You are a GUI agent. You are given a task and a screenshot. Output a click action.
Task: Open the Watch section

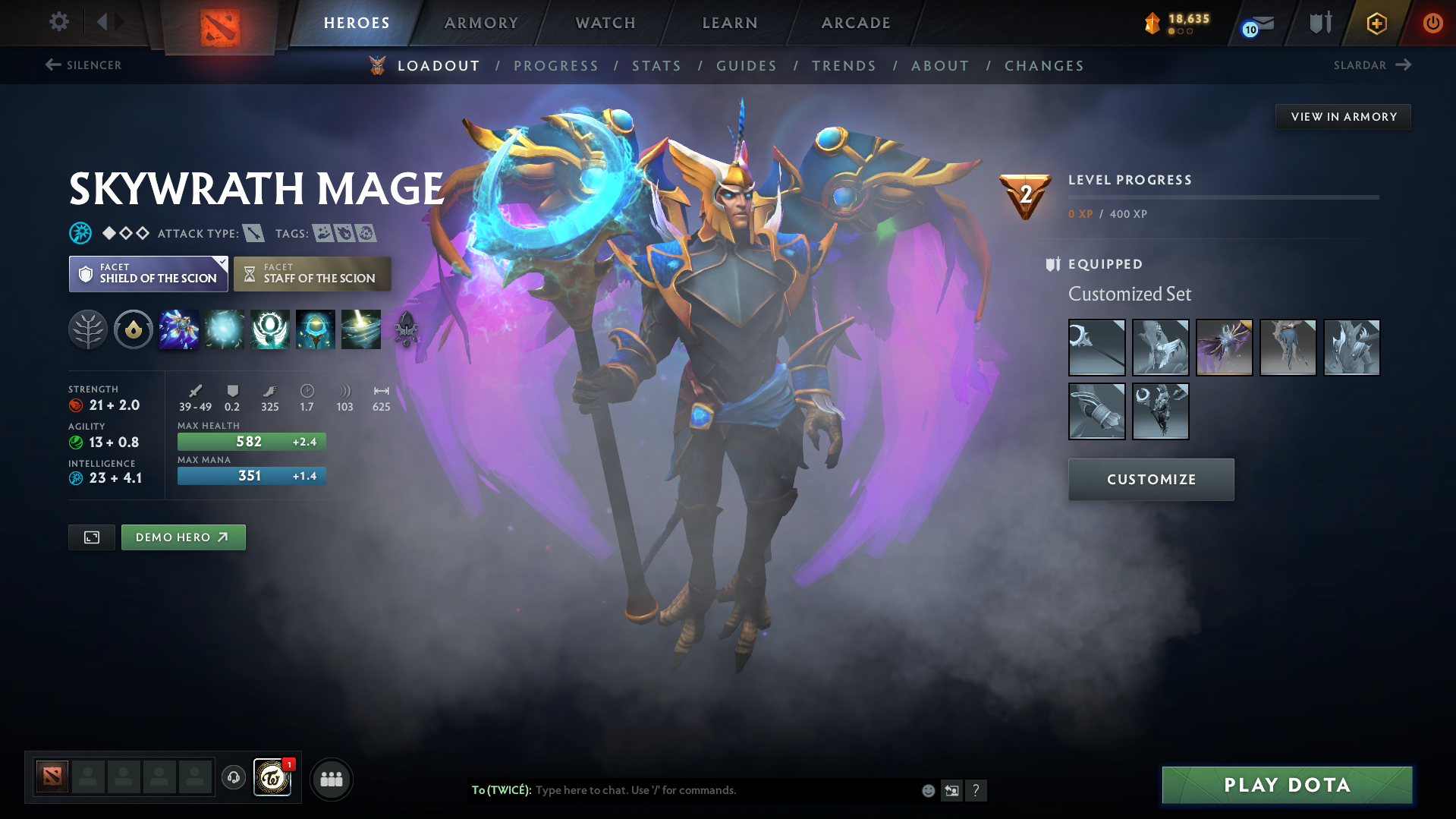[x=605, y=22]
